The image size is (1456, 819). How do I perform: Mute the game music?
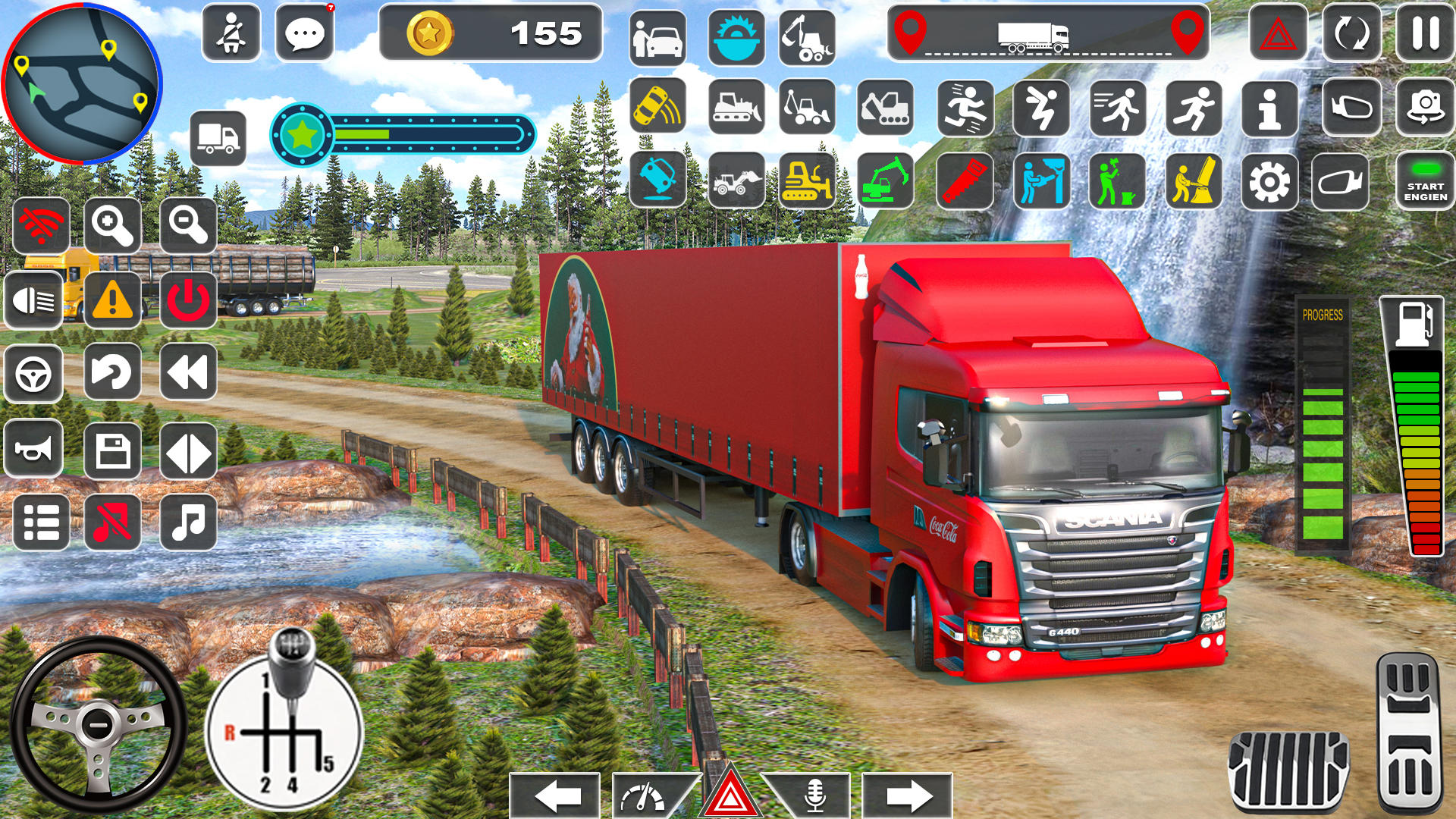(112, 522)
